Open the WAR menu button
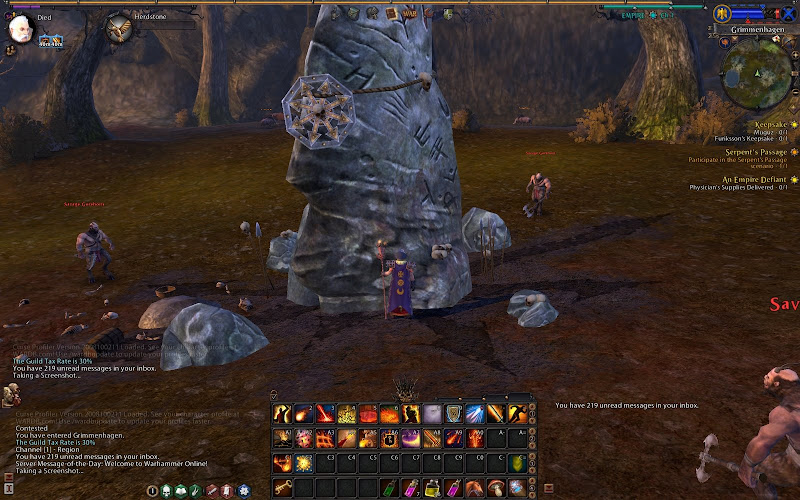 click(410, 14)
